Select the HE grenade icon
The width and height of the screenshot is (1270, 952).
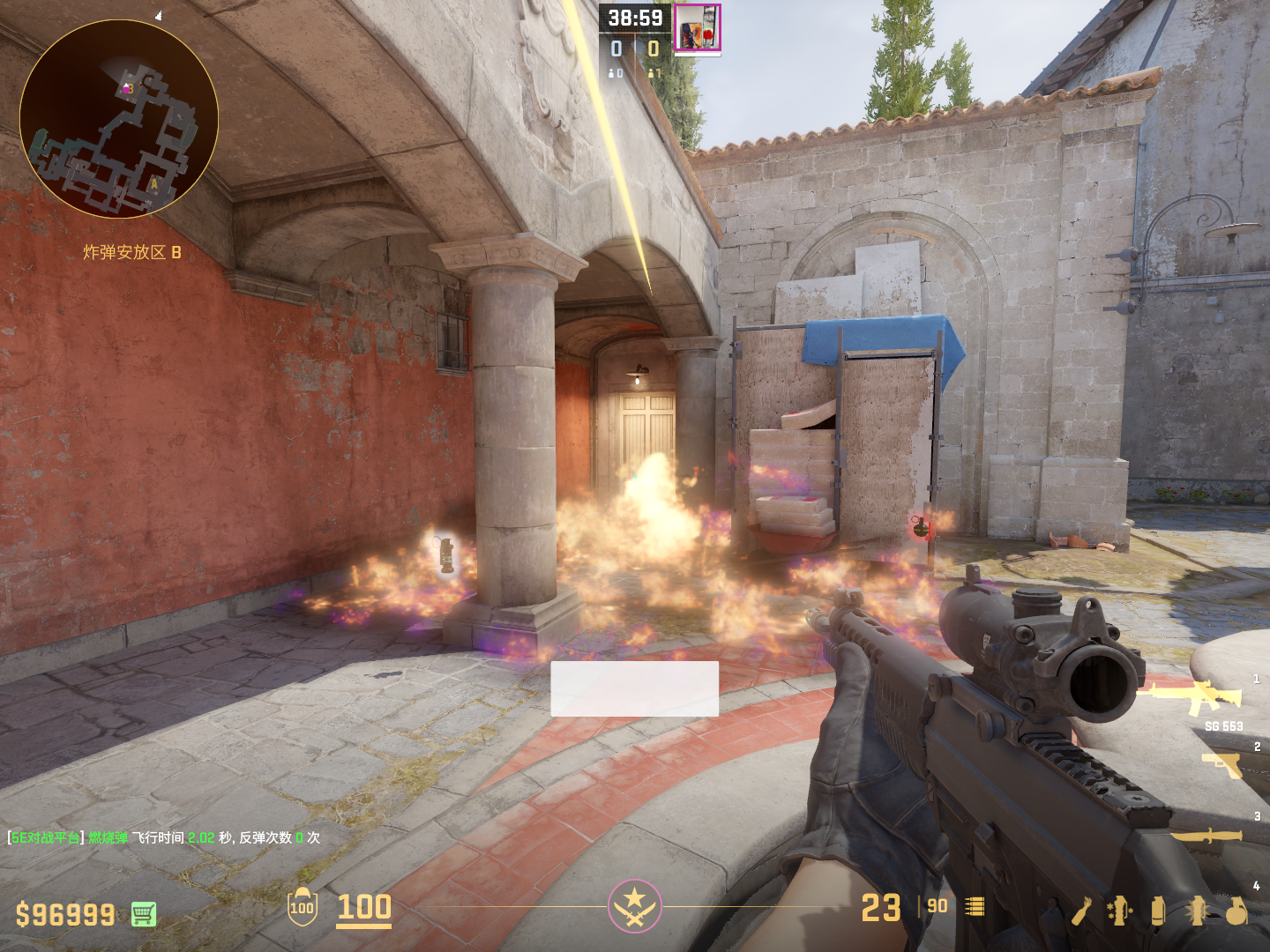(x=1236, y=911)
